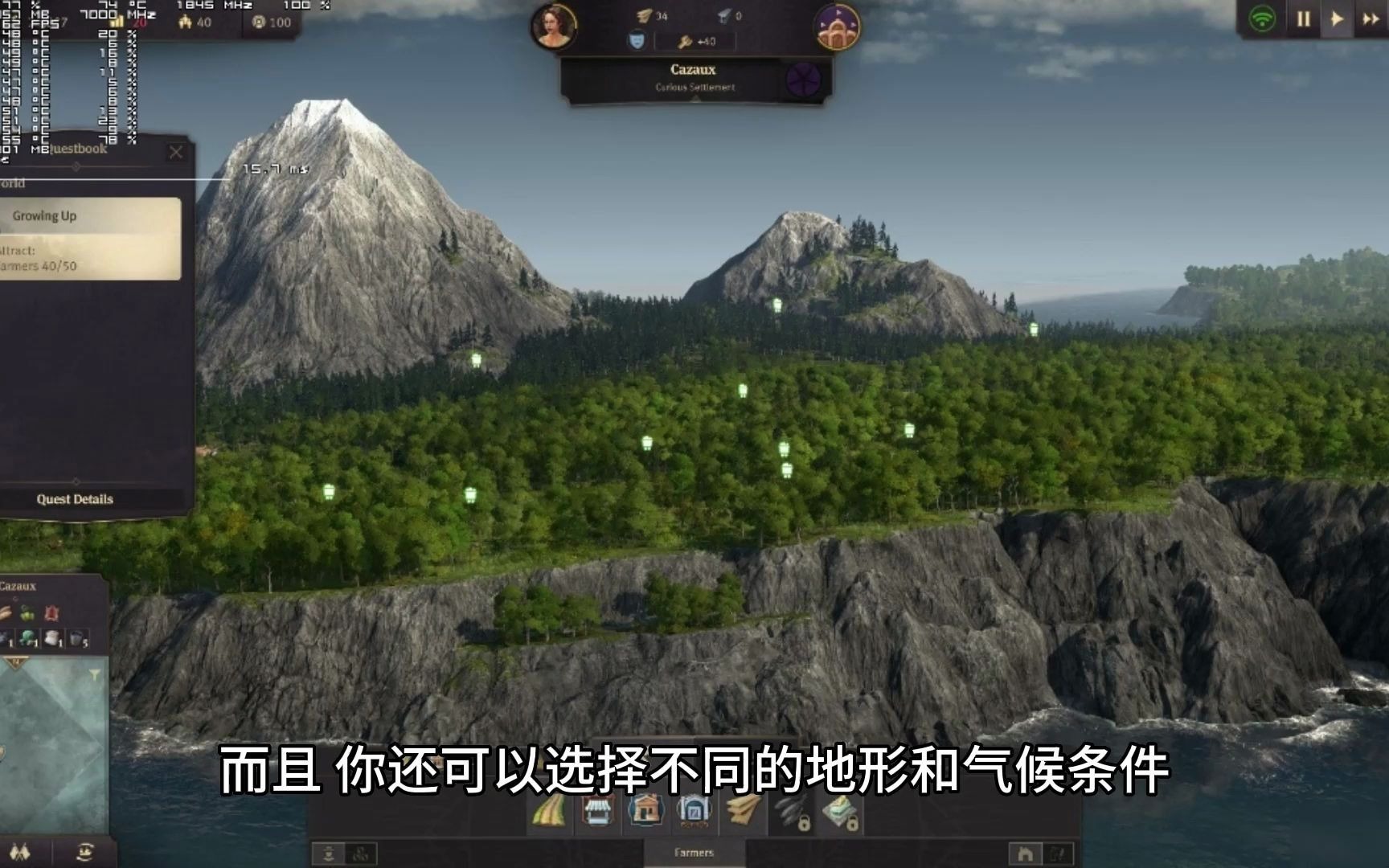Image resolution: width=1389 pixels, height=868 pixels.
Task: Select the farmer residence building icon
Action: (x=645, y=812)
